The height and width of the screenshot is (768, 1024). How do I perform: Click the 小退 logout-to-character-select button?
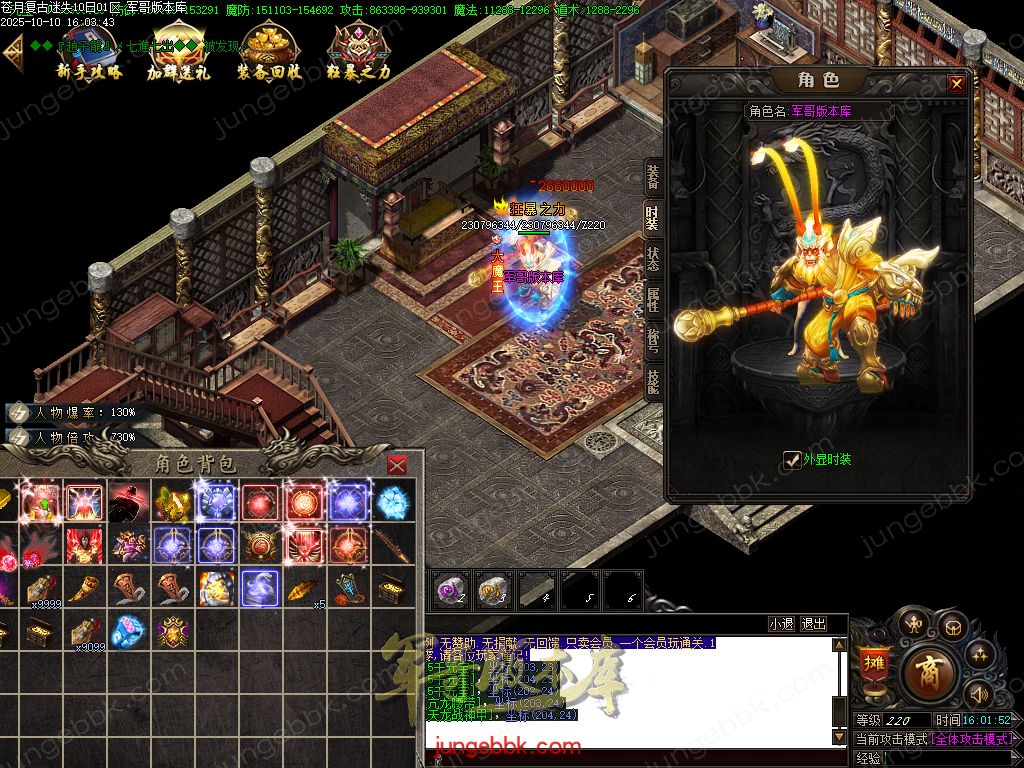click(x=782, y=624)
